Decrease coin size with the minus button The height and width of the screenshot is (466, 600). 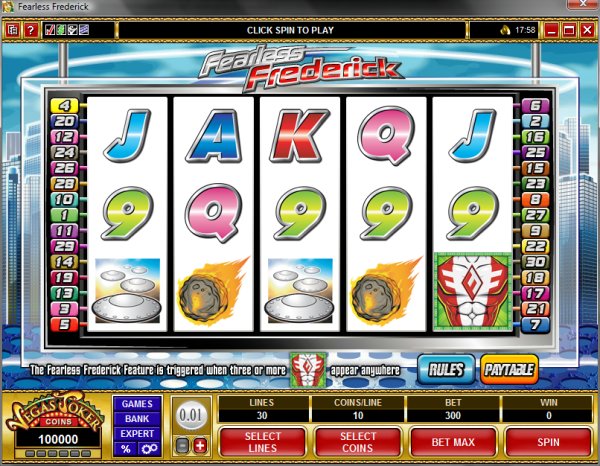[x=183, y=443]
